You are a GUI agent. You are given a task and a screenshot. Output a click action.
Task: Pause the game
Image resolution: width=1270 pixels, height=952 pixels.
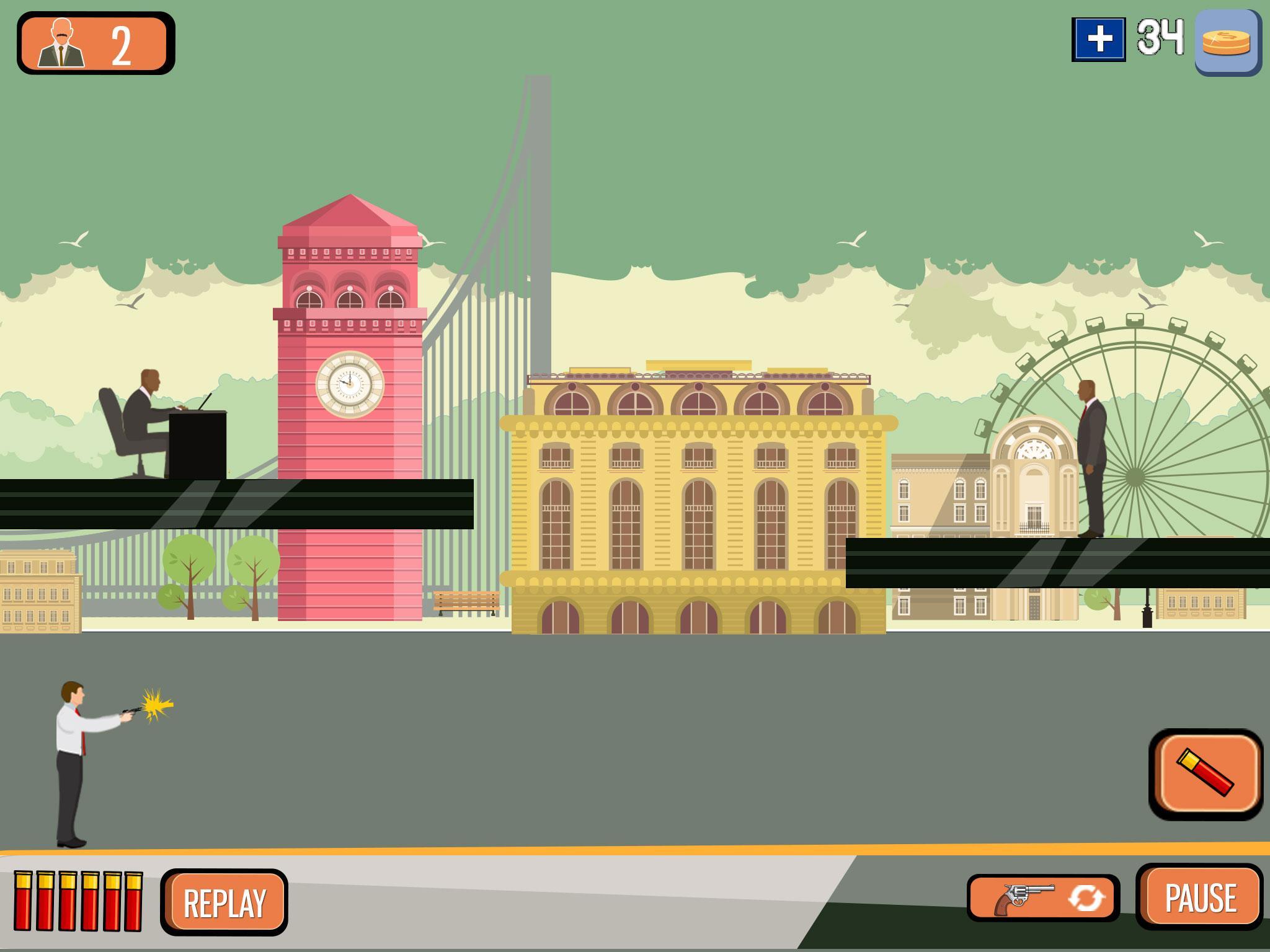(x=1200, y=897)
